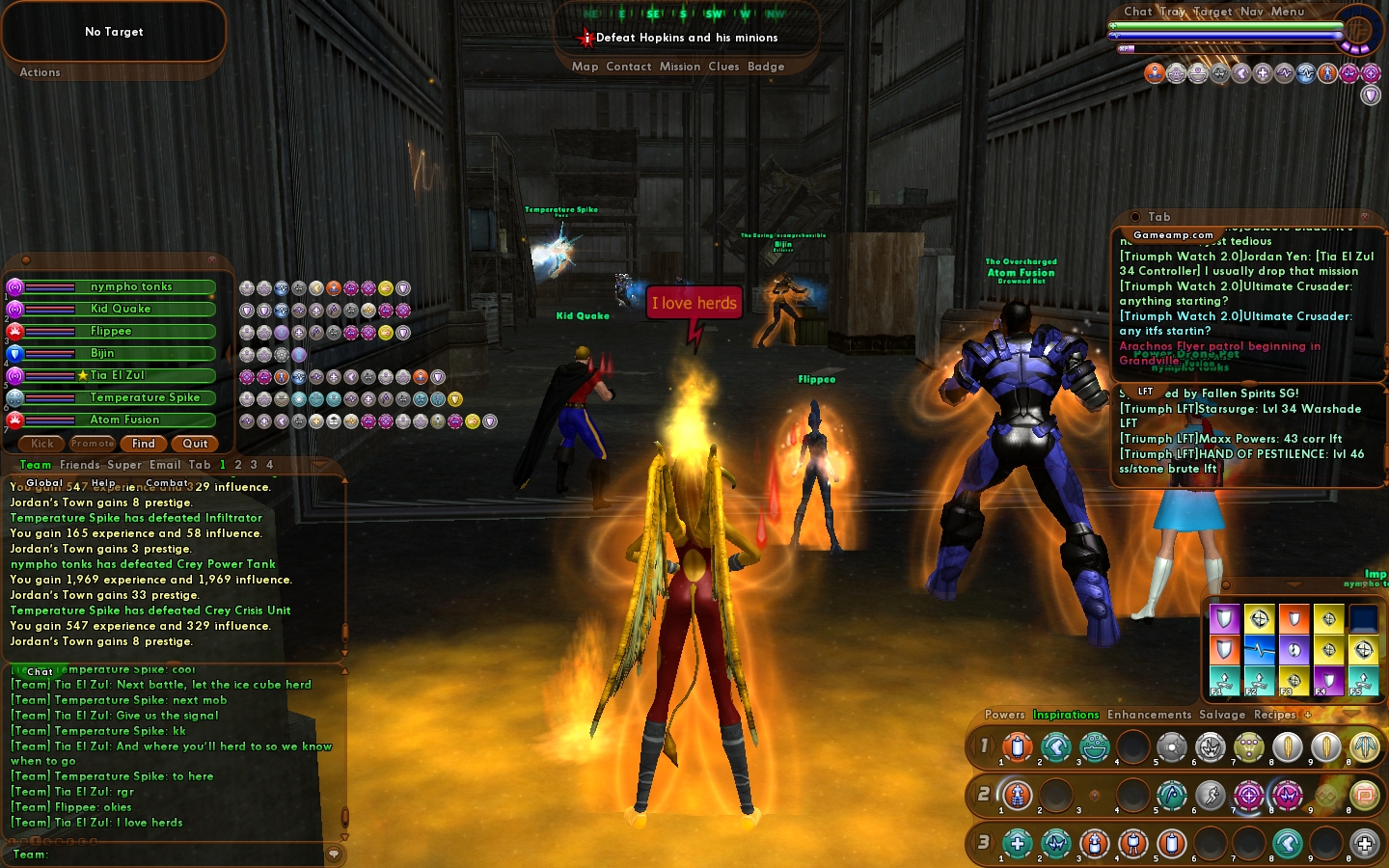Select teammate Temperature Spike in team list
The width and height of the screenshot is (1389, 868).
[144, 397]
